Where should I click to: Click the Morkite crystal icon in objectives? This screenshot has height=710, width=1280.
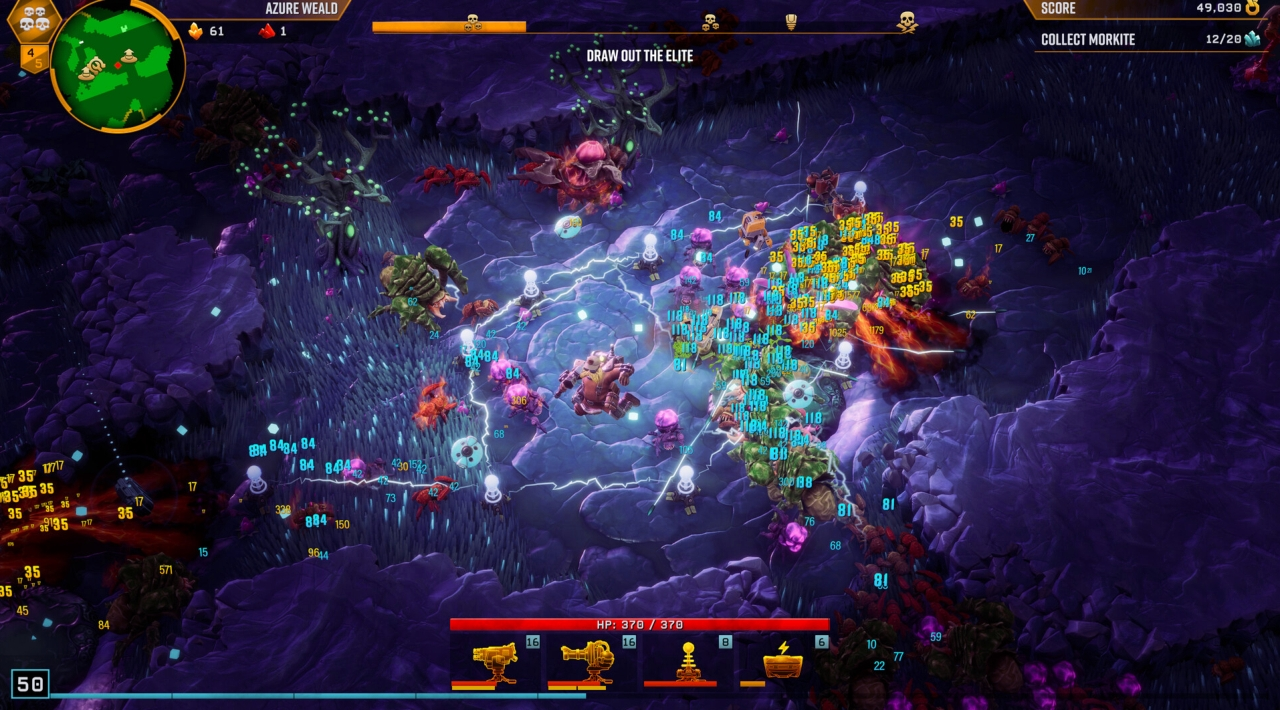pos(1252,39)
